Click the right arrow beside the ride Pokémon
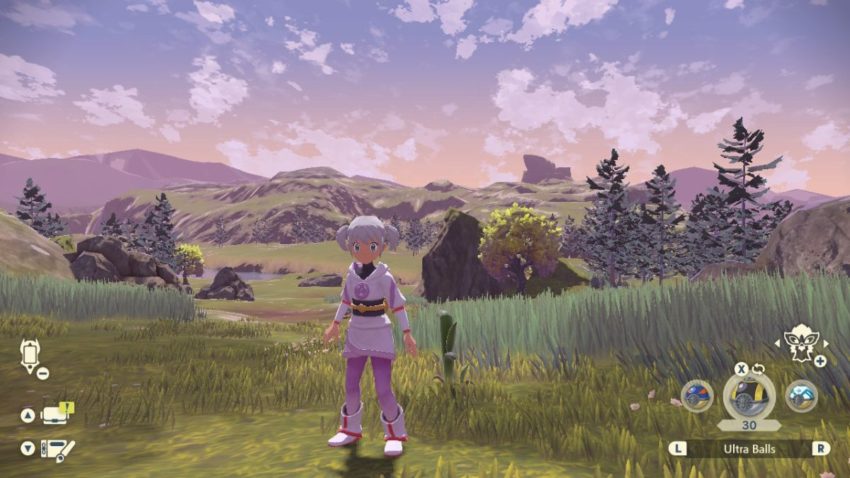This screenshot has width=850, height=478. pos(824,342)
